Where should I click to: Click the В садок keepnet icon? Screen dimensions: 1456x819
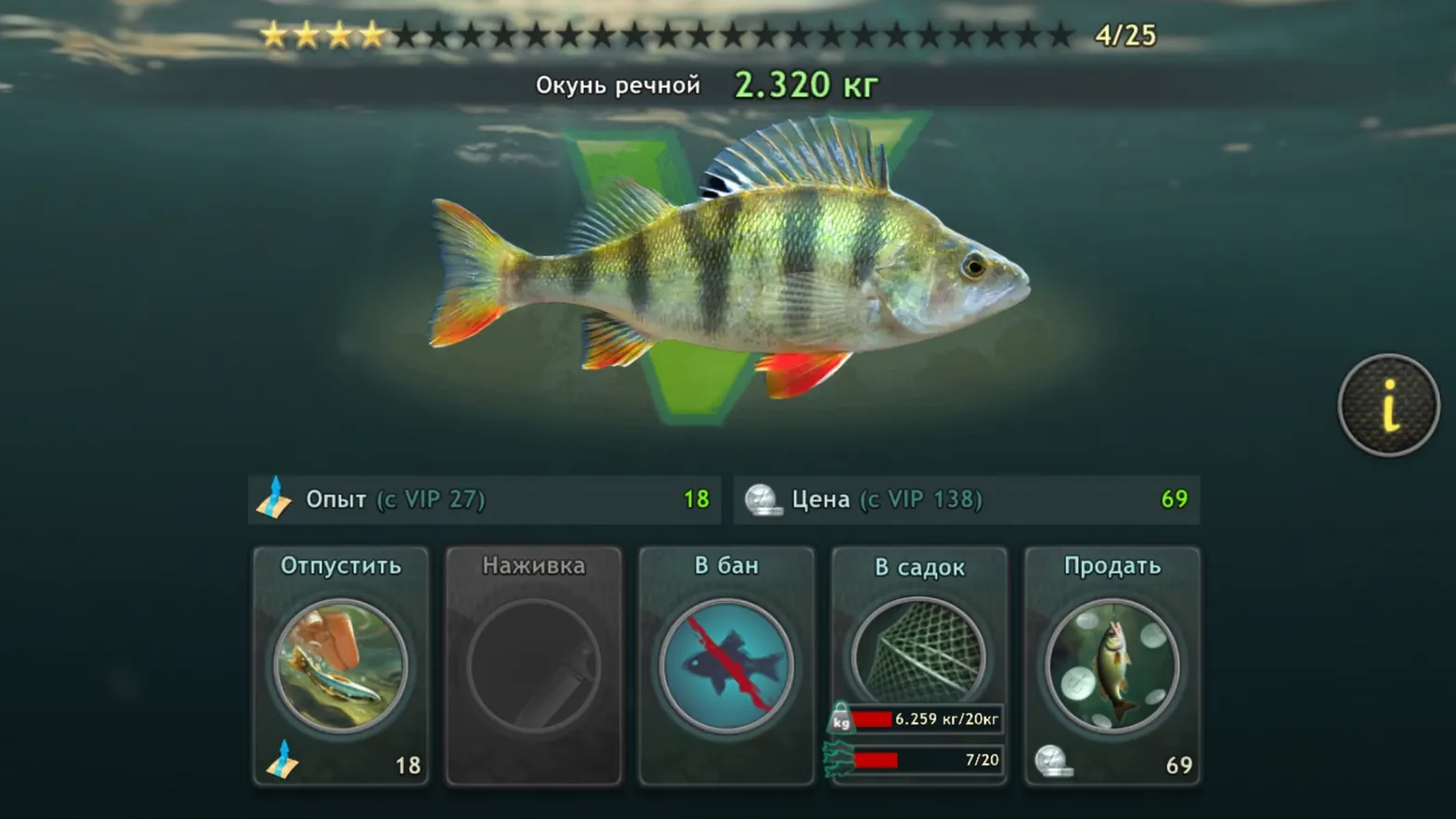point(919,650)
